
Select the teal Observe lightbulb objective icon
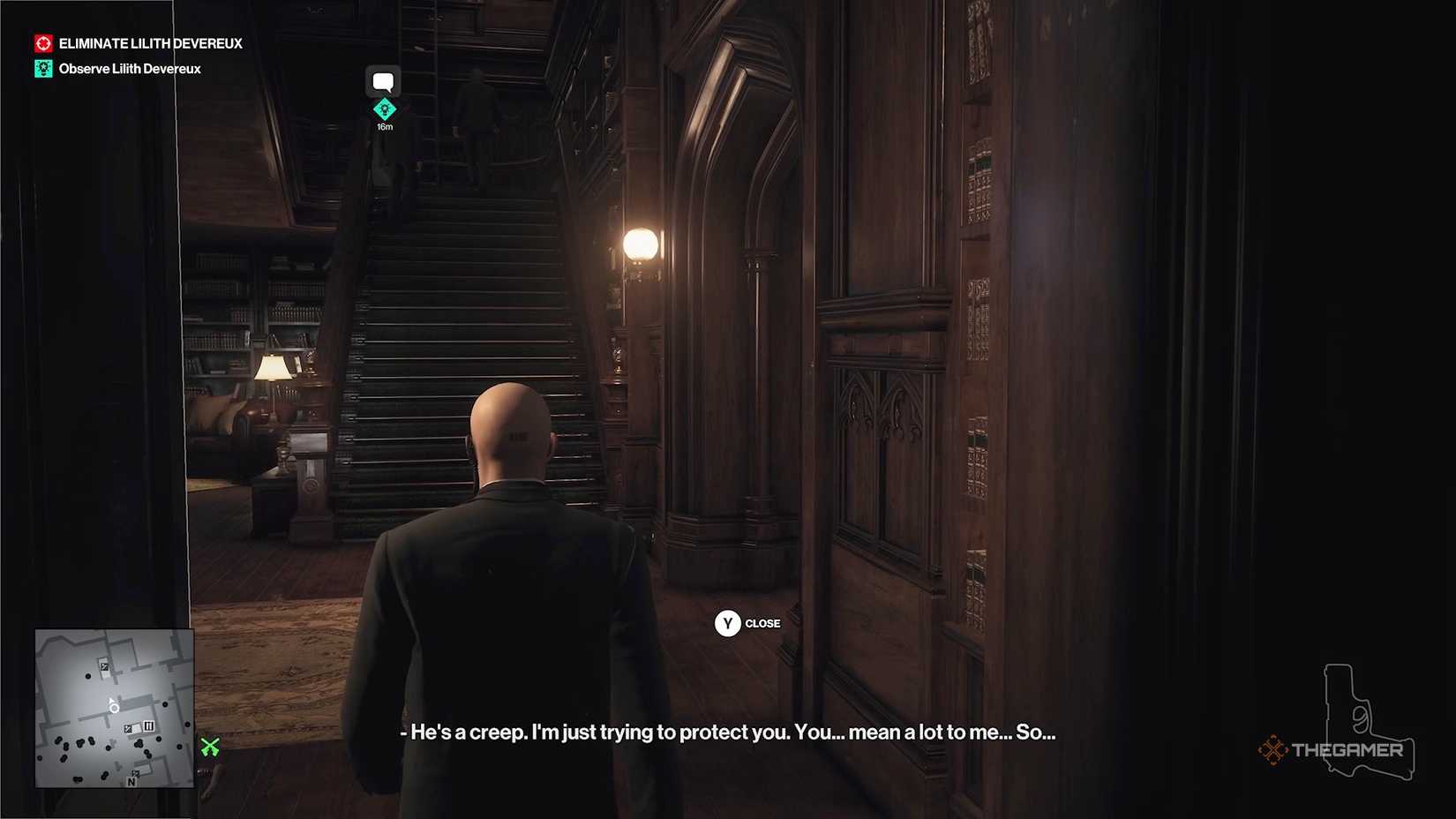41,68
